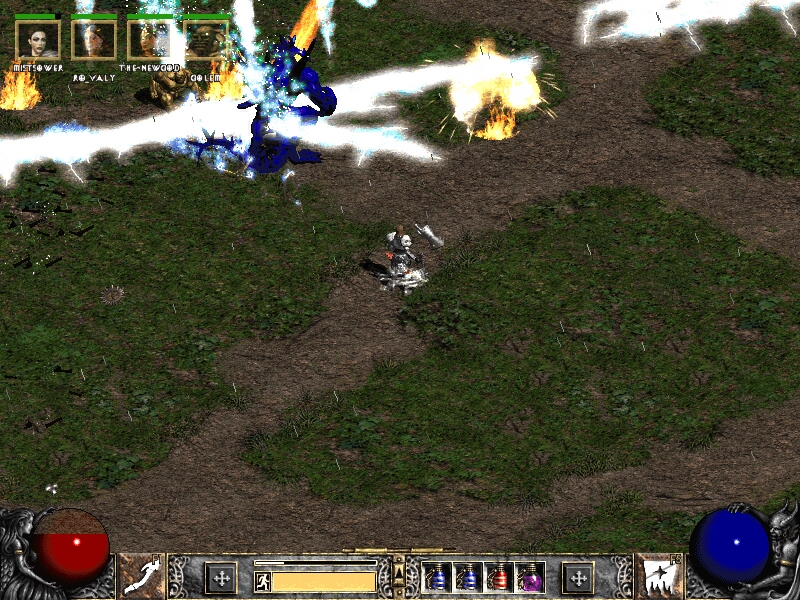800x600 pixels.
Task: Click the Ro_Valy party member portrait
Action: pos(94,40)
